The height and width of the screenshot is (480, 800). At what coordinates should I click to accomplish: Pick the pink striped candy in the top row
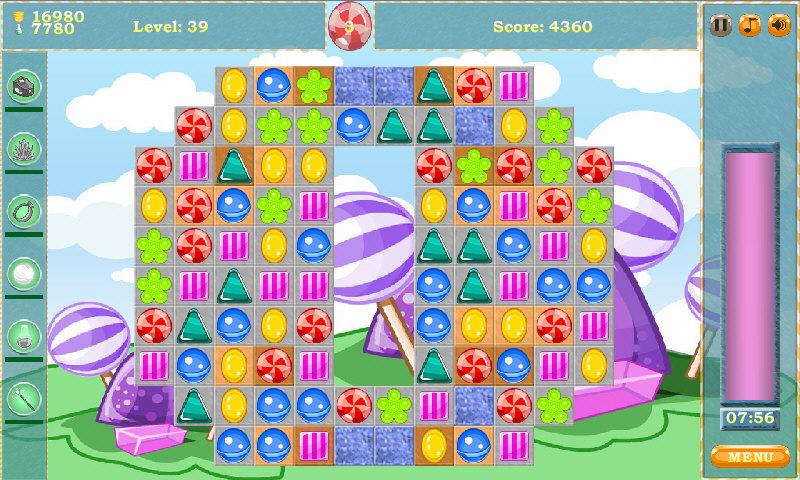tap(514, 86)
